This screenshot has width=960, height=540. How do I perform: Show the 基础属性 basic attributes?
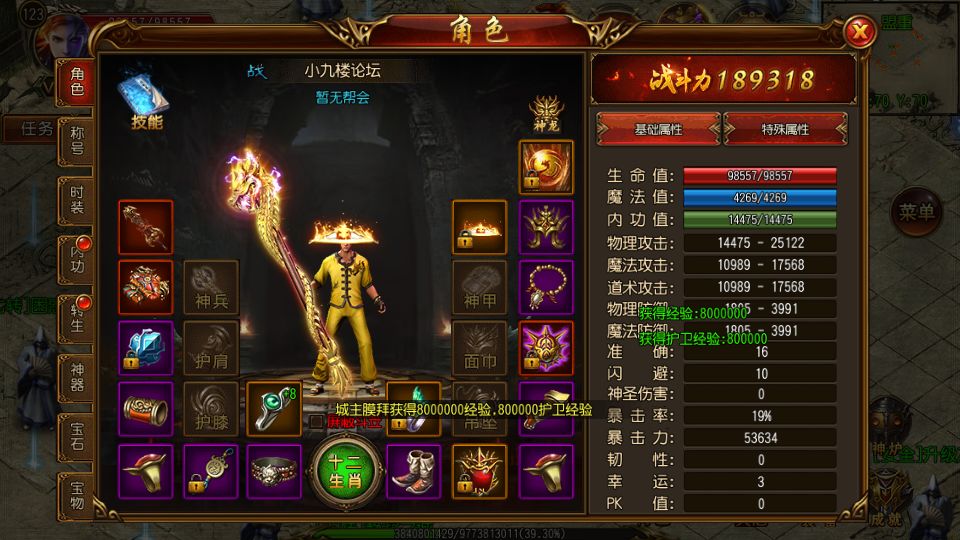click(659, 129)
